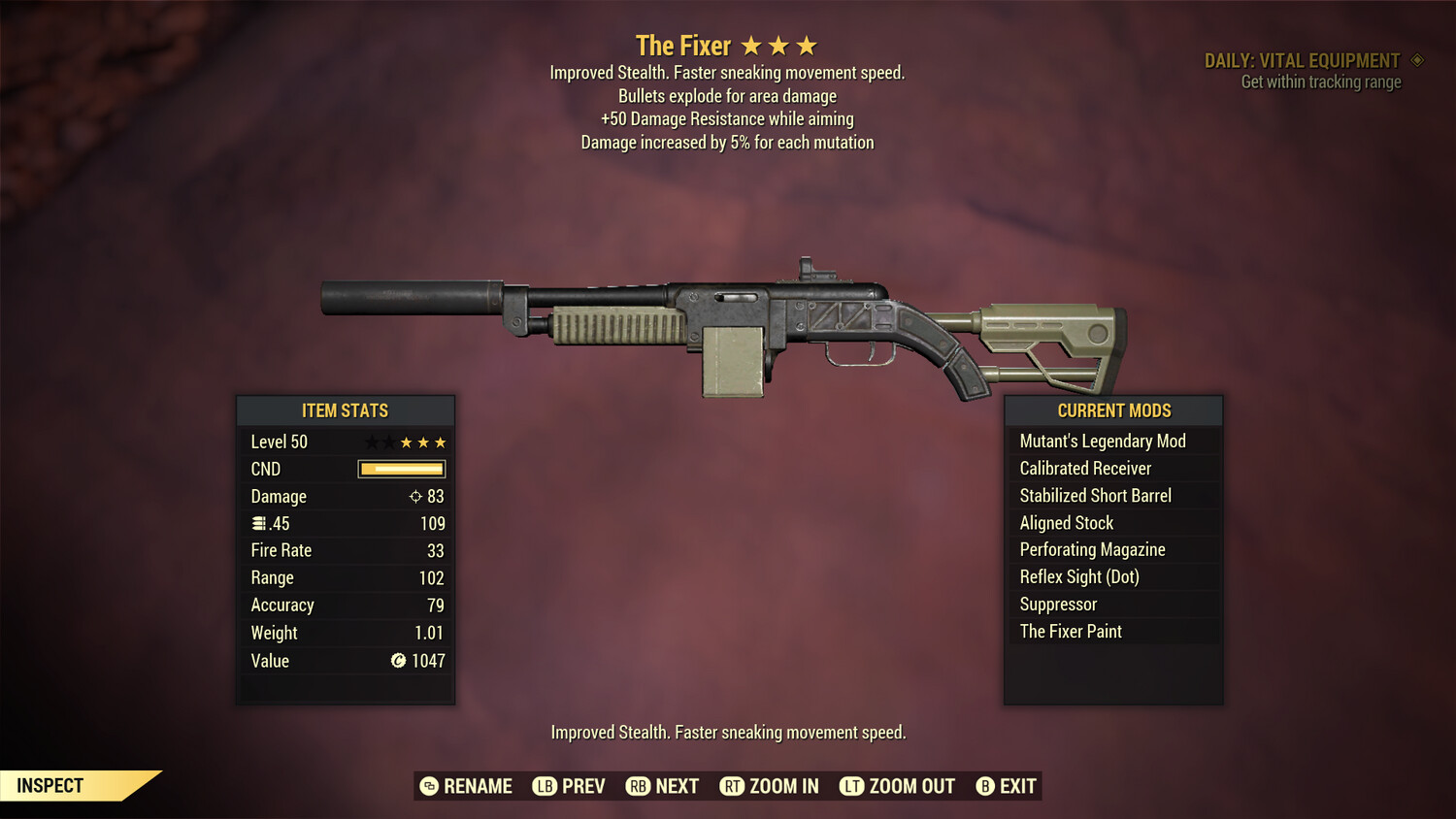Click the INSPECT tab at bottom left

tap(50, 785)
